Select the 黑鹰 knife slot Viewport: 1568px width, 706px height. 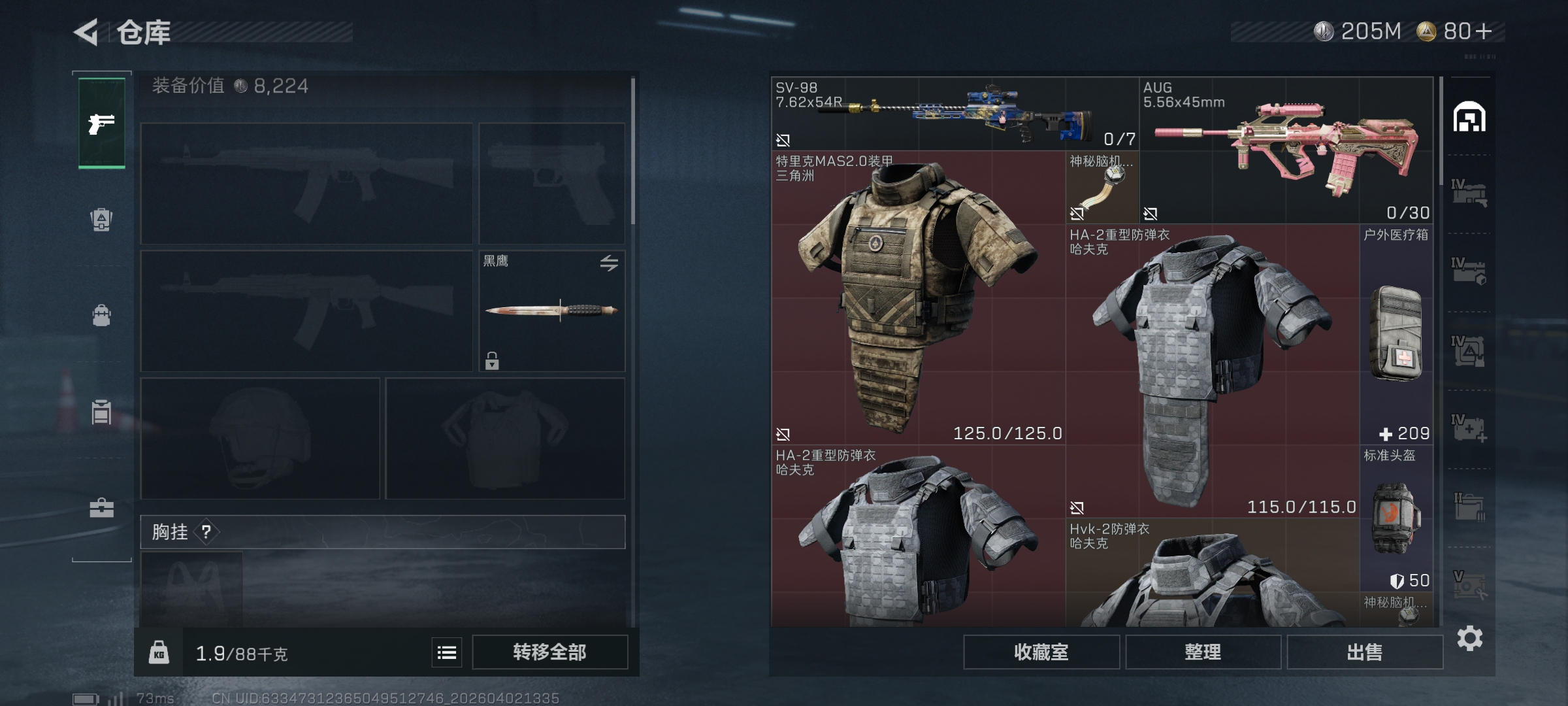551,311
